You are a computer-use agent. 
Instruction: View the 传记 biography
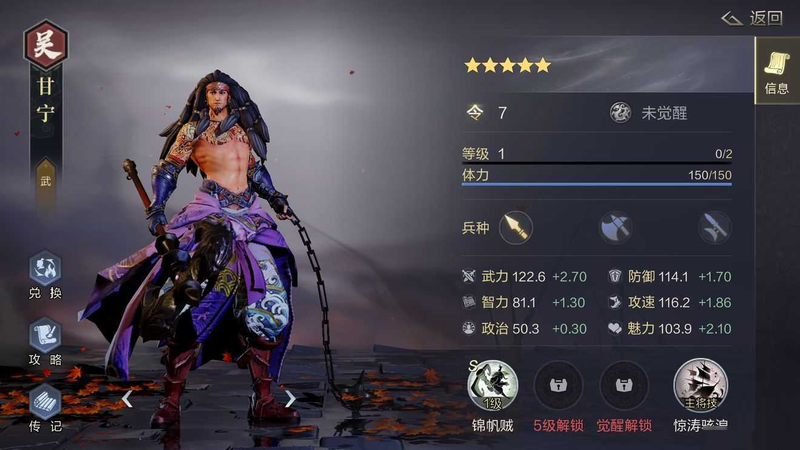point(45,404)
